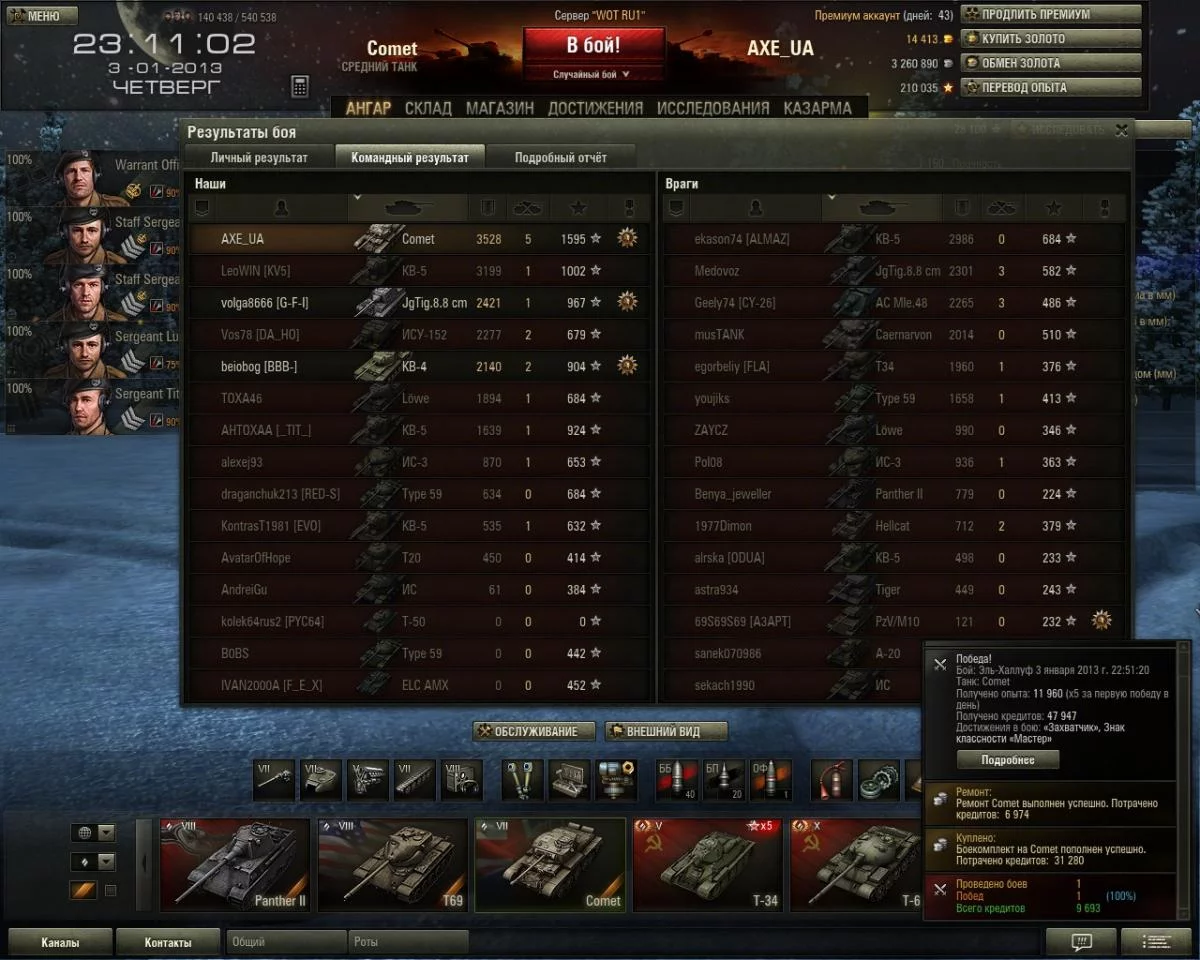Open the ОБСЛУЖИВАНИЕ service button
Image resolution: width=1200 pixels, height=960 pixels.
tap(534, 732)
